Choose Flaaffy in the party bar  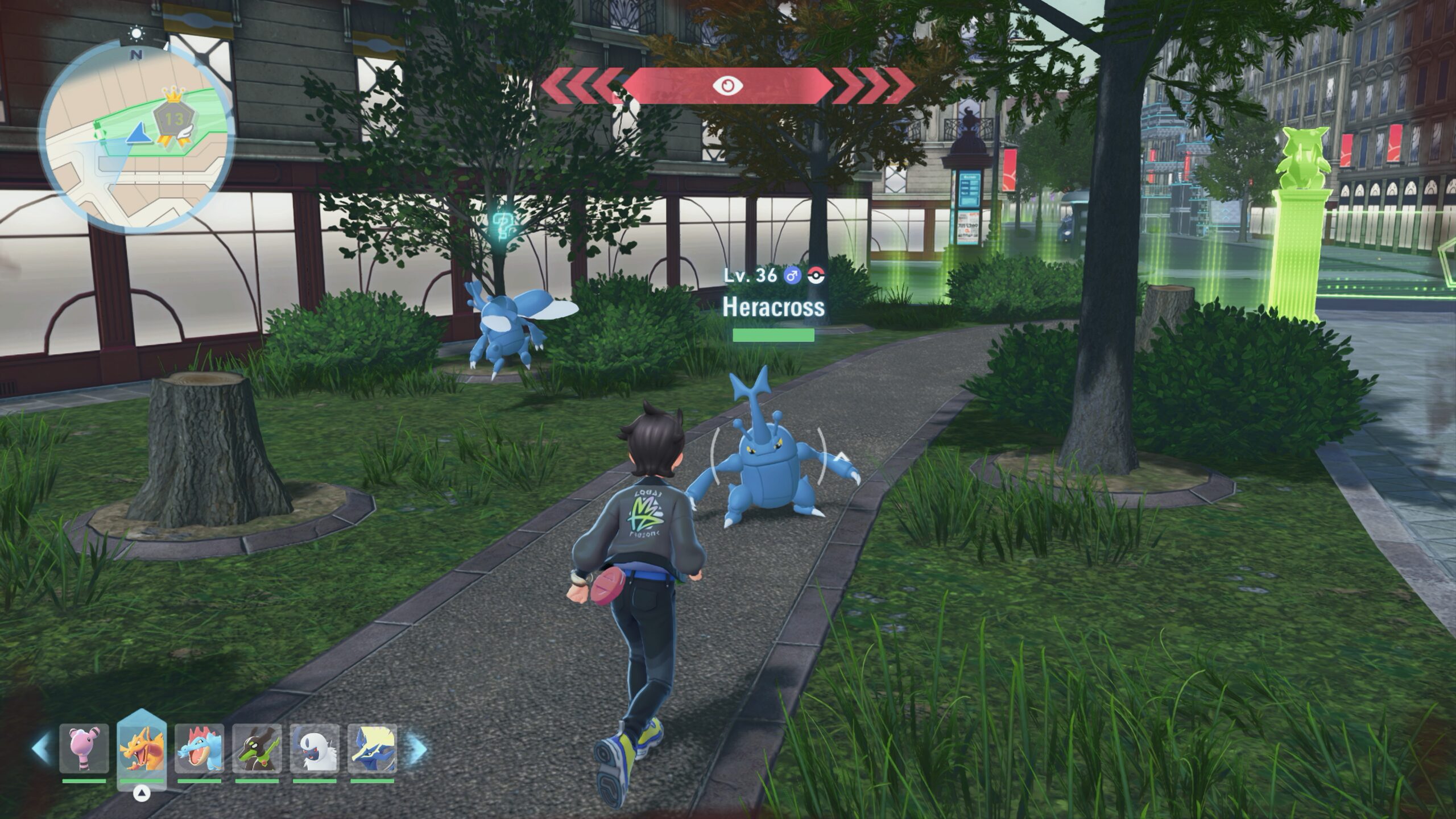[x=84, y=748]
